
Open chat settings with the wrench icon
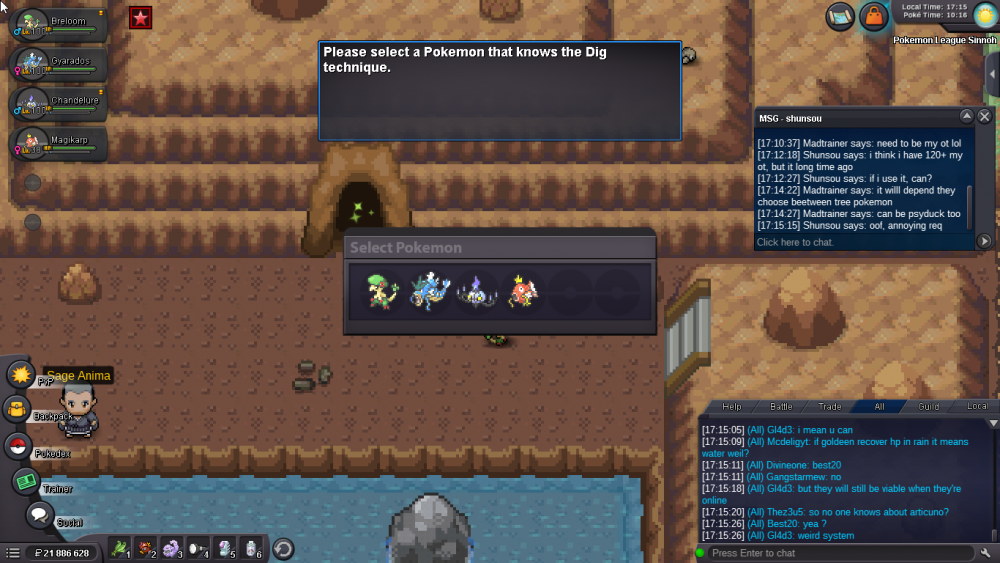pyautogui.click(x=986, y=553)
